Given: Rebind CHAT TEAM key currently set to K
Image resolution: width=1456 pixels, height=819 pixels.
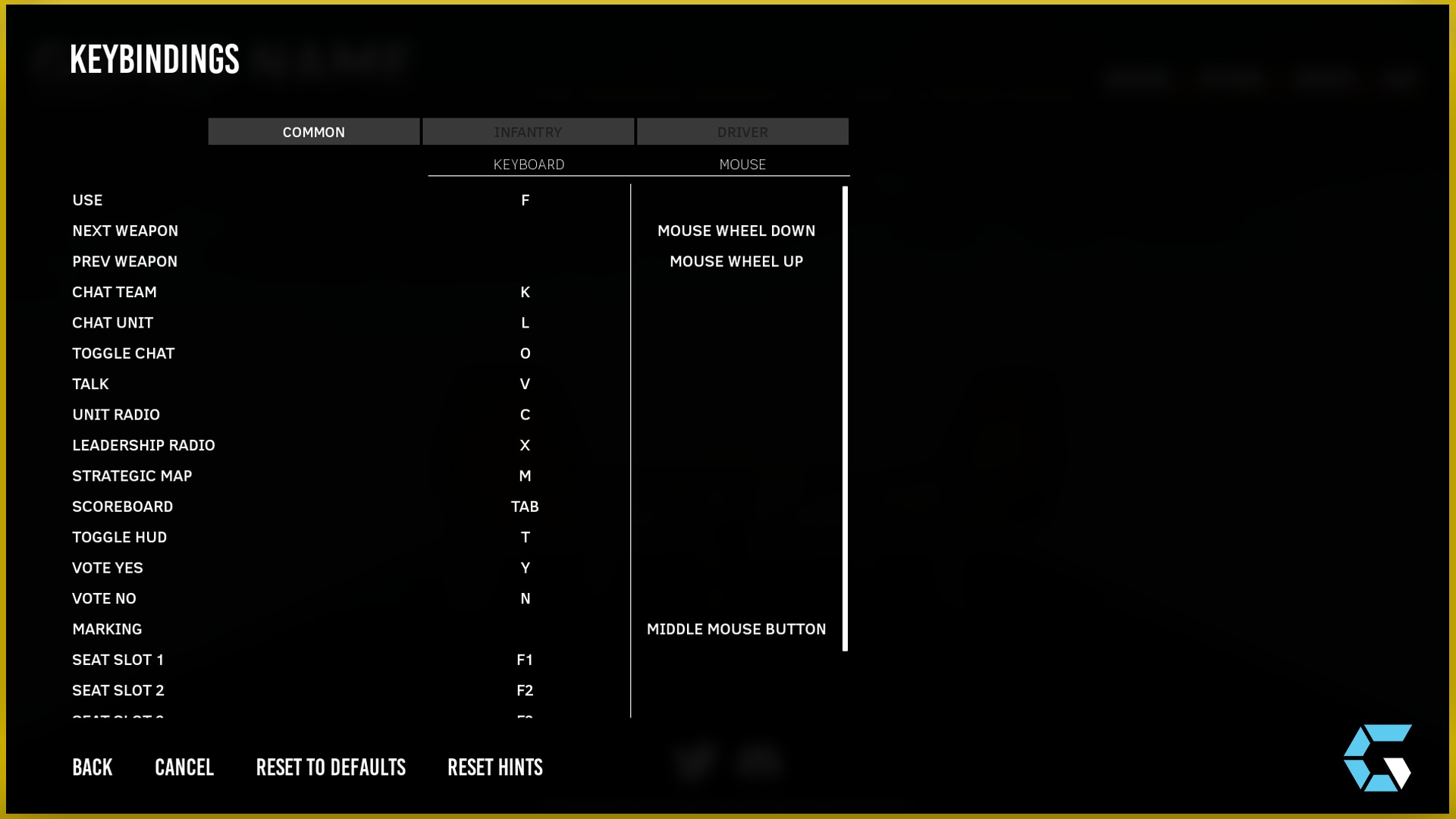Looking at the screenshot, I should pos(525,292).
